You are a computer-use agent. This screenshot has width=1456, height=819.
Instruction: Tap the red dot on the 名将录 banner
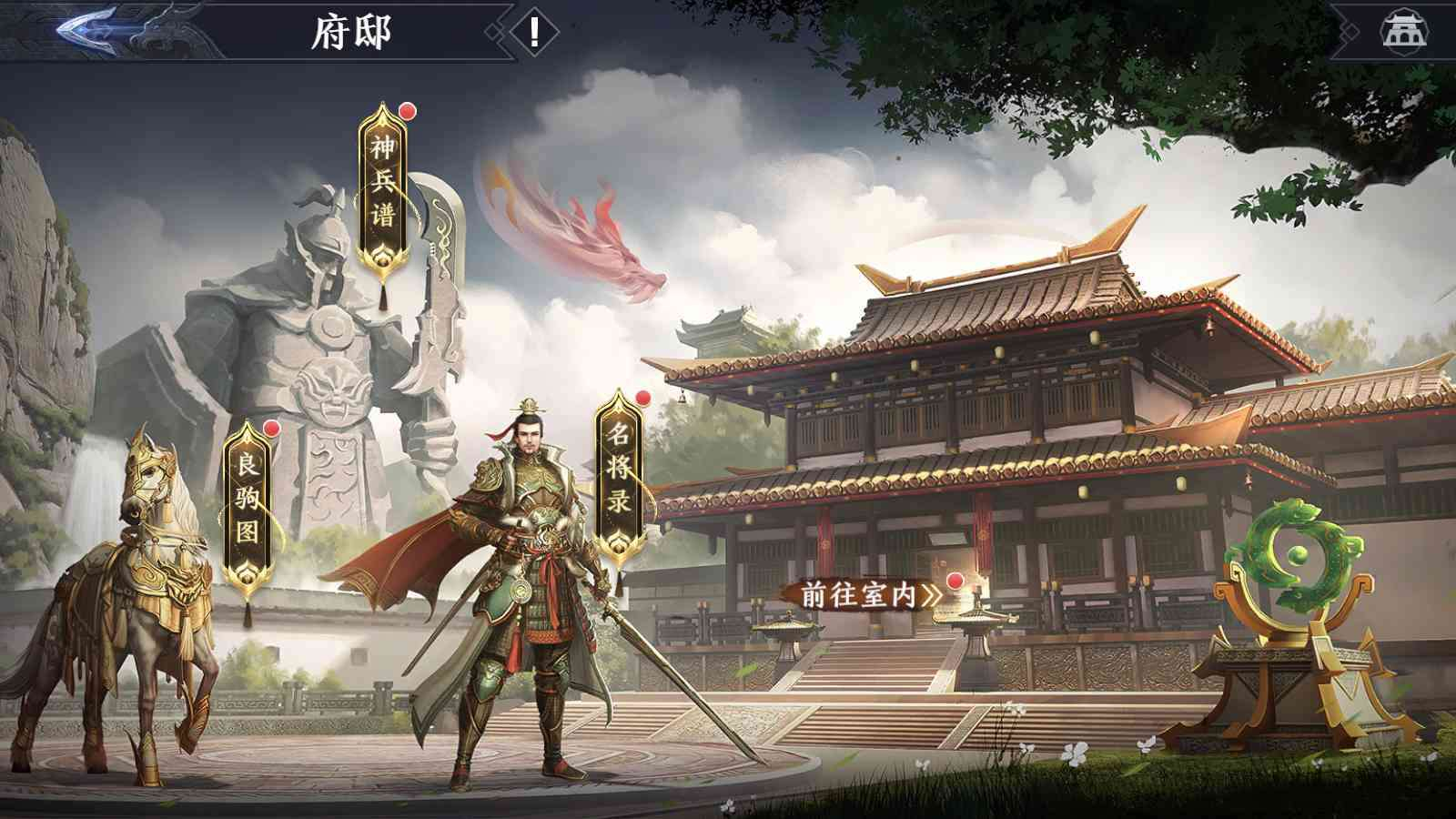(642, 398)
